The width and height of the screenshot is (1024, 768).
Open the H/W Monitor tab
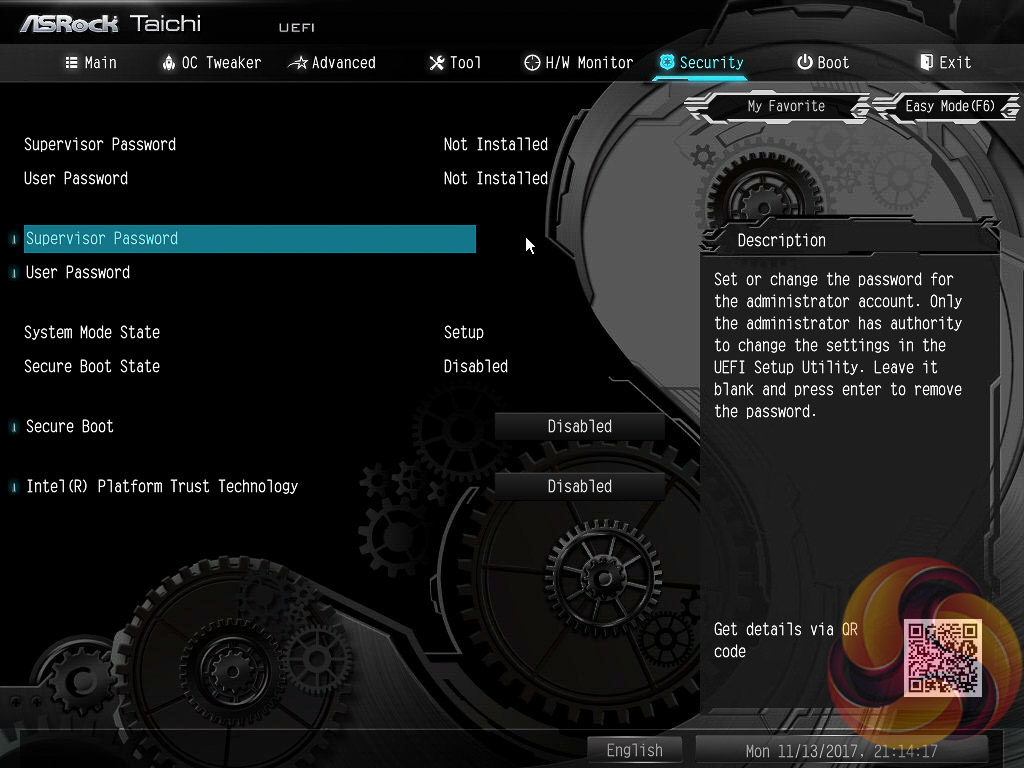click(579, 62)
